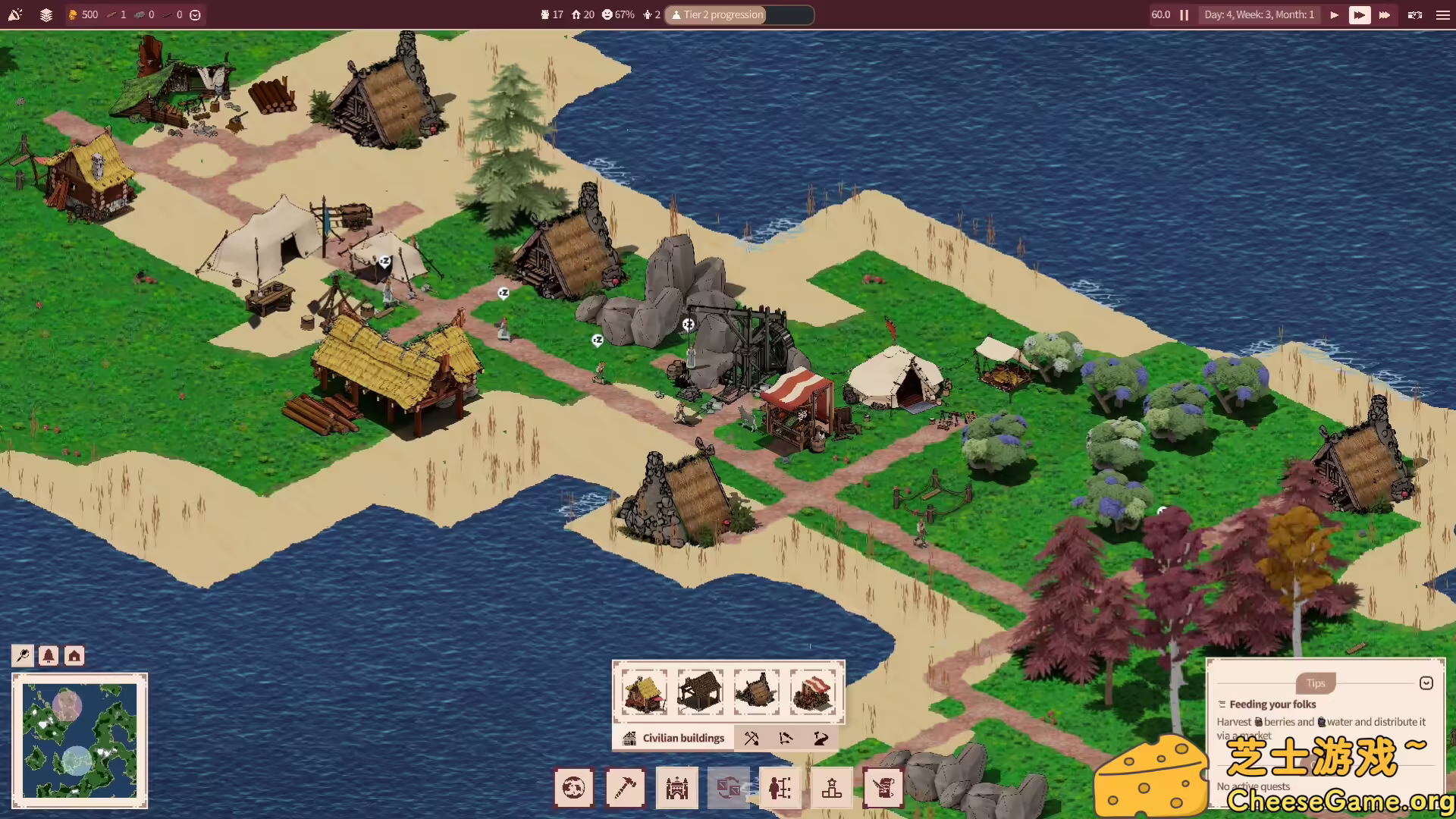
Task: Open the quest journal icon
Action: [883, 788]
